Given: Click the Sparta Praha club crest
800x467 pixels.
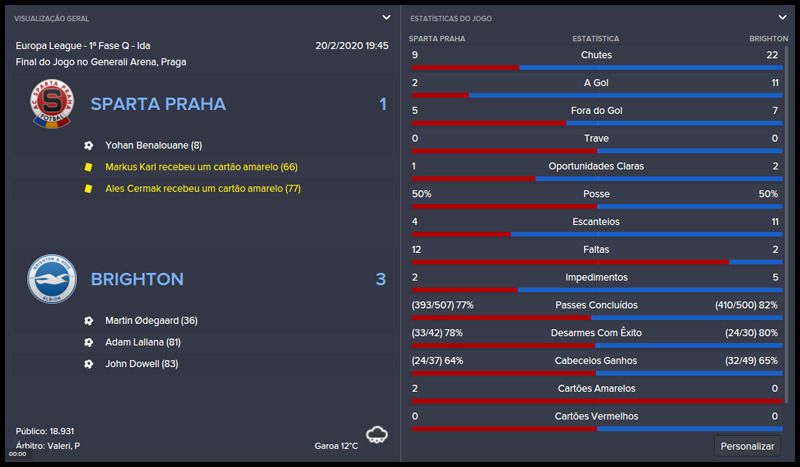Looking at the screenshot, I should [x=51, y=105].
